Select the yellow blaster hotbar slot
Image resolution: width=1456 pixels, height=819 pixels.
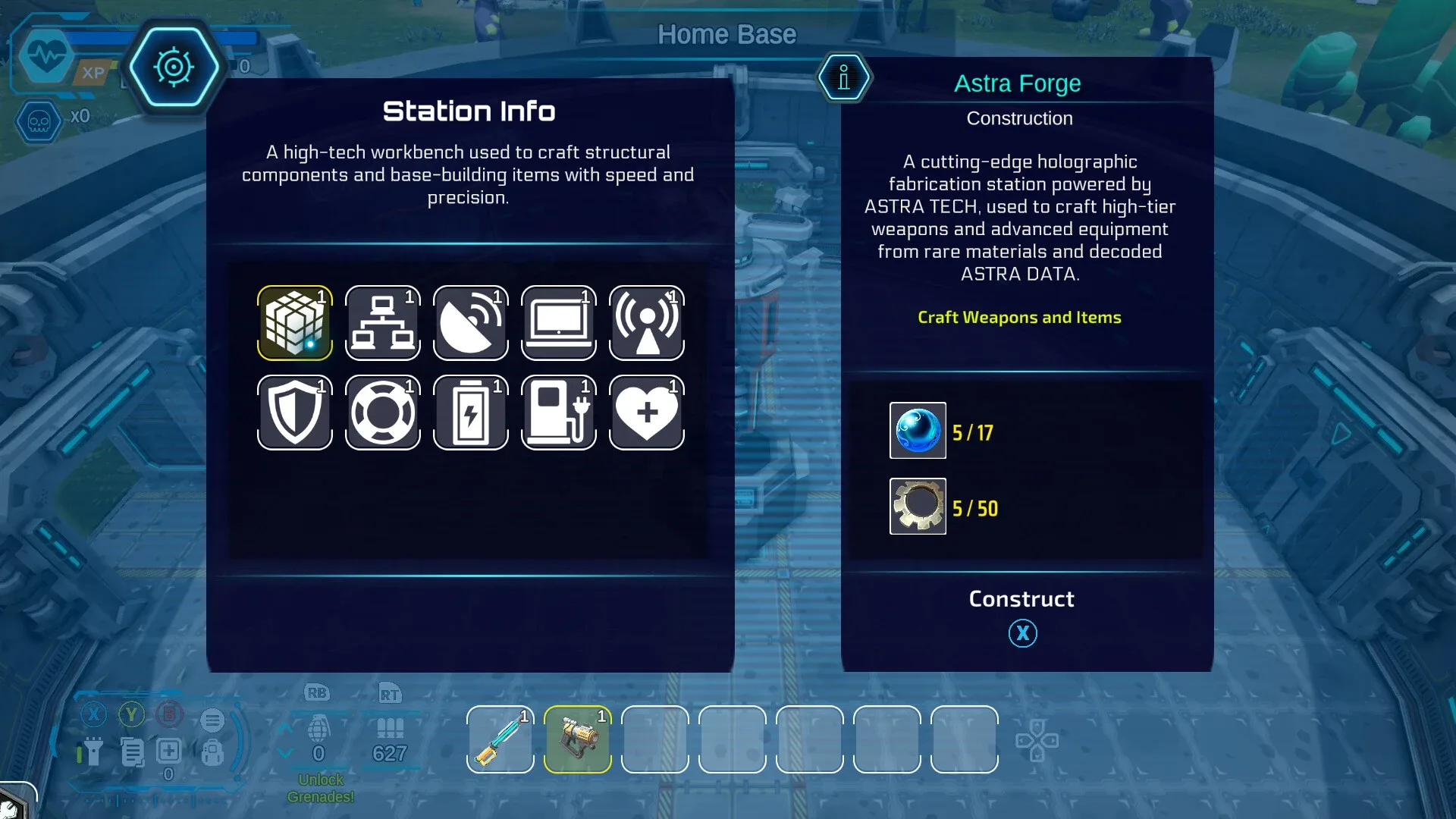click(578, 739)
